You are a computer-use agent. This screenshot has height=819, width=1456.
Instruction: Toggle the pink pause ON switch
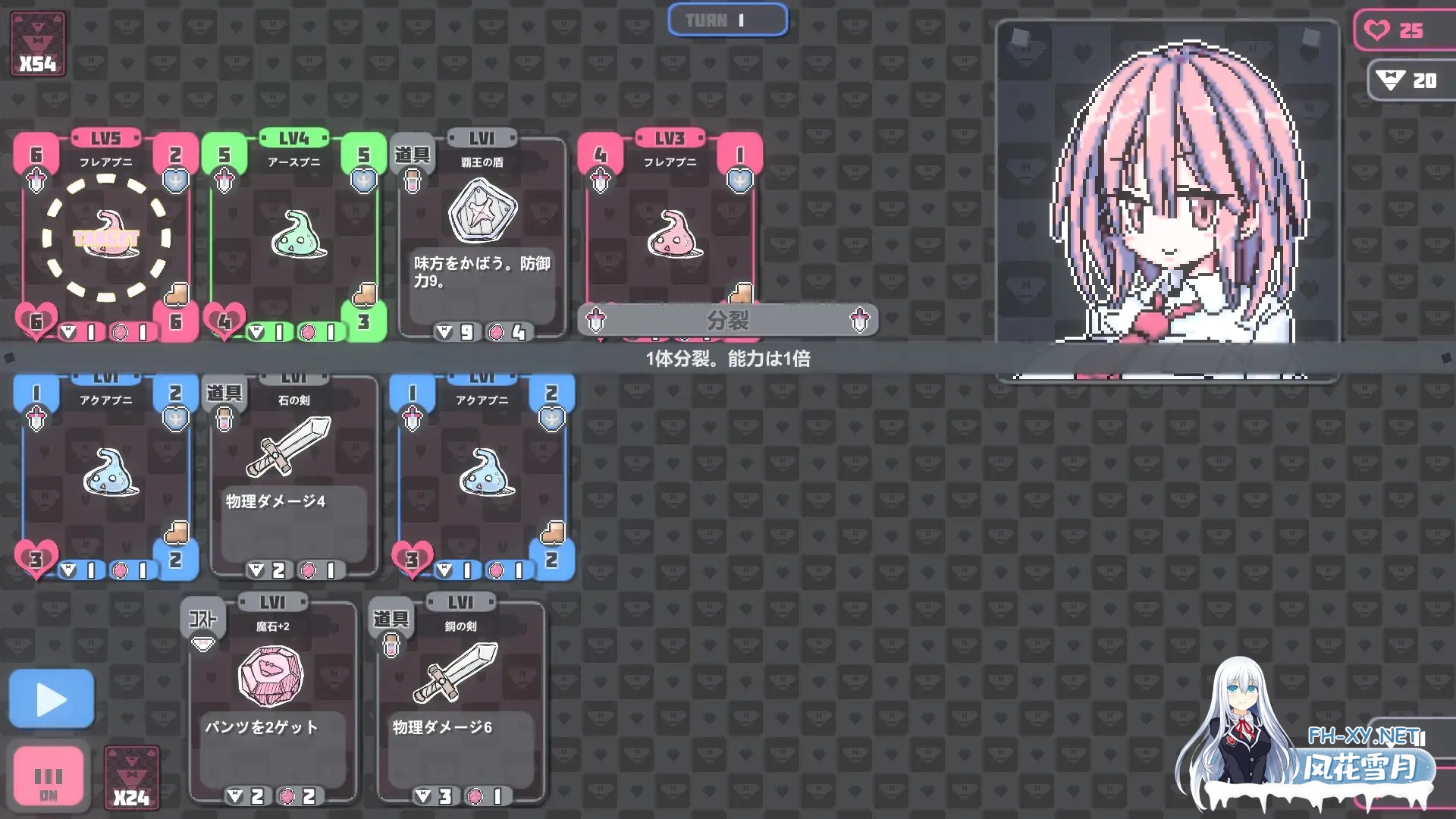click(x=49, y=776)
